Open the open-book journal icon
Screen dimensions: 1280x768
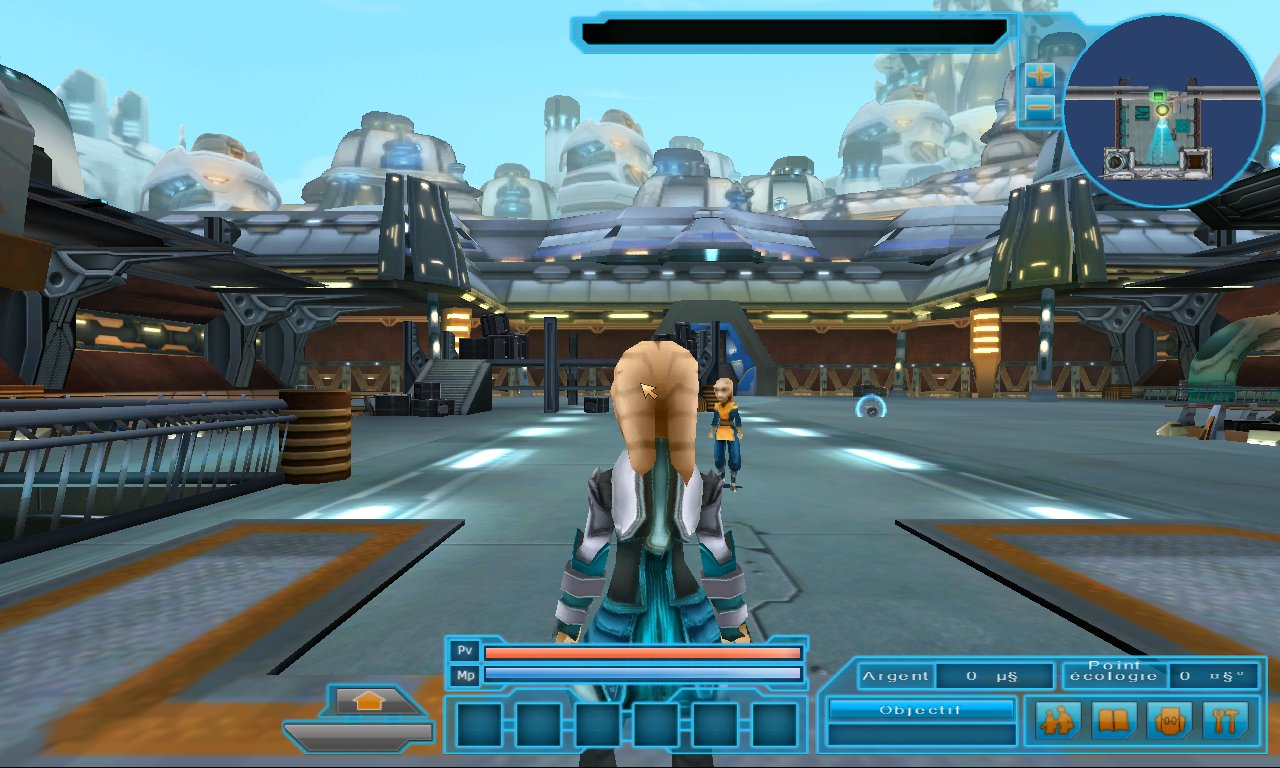pos(1113,720)
